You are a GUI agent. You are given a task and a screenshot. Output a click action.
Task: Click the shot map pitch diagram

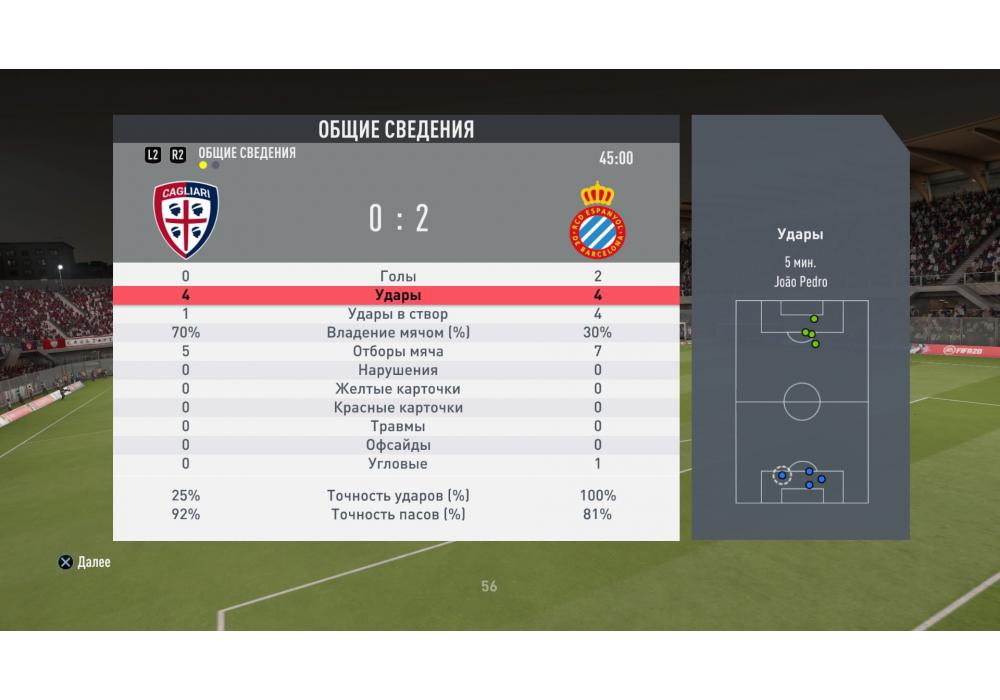click(801, 401)
